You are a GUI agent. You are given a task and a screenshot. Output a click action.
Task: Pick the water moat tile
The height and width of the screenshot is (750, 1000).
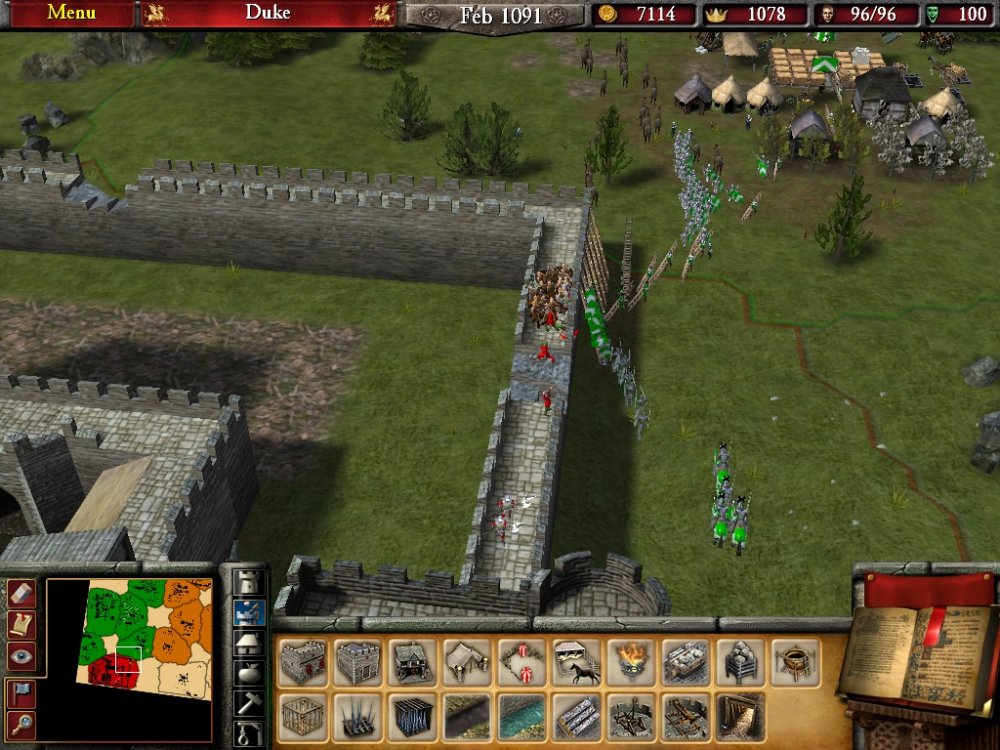522,717
